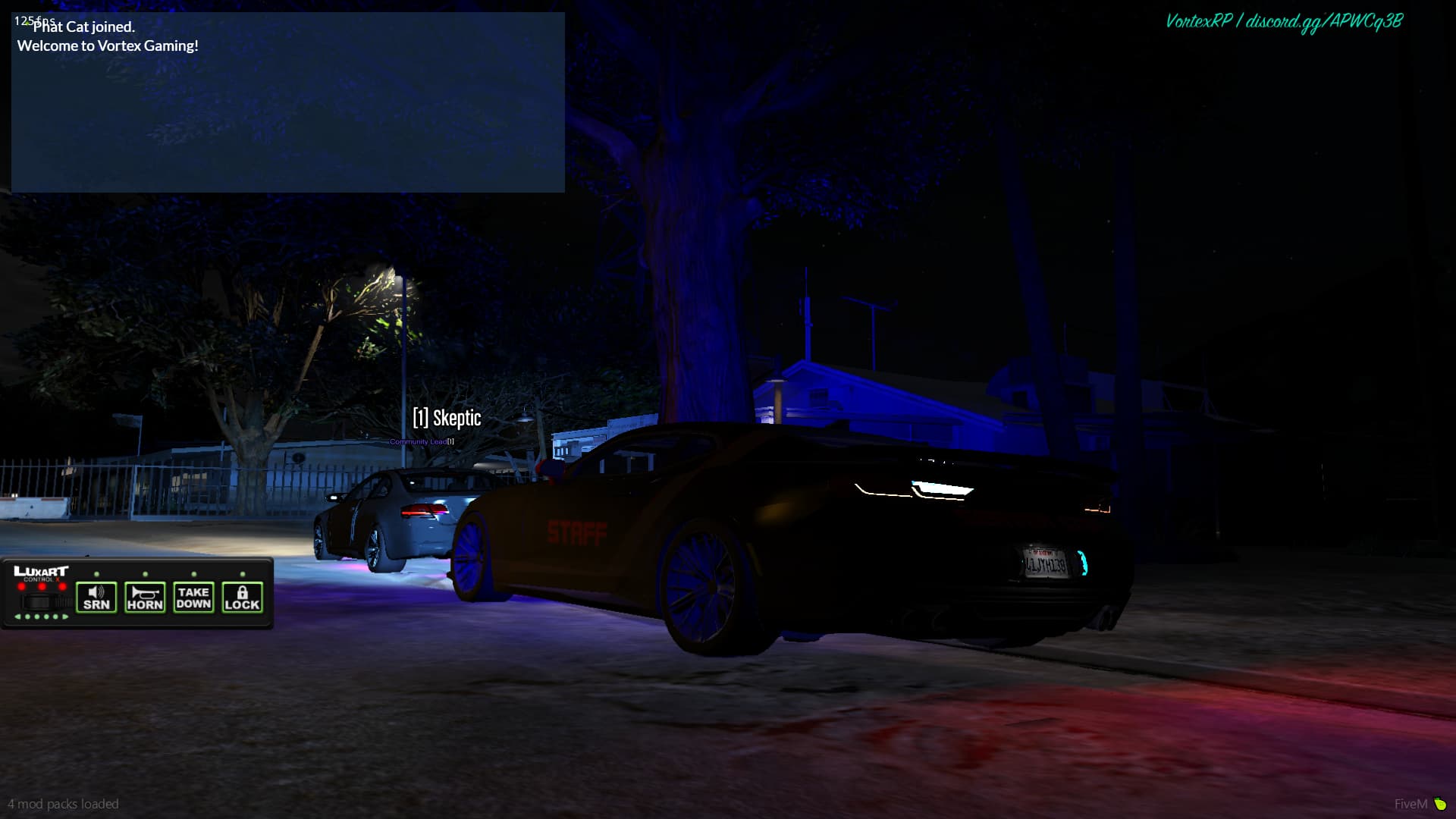Sound the air horn using the HORN trumpet icon
1456x819 pixels.
(144, 592)
